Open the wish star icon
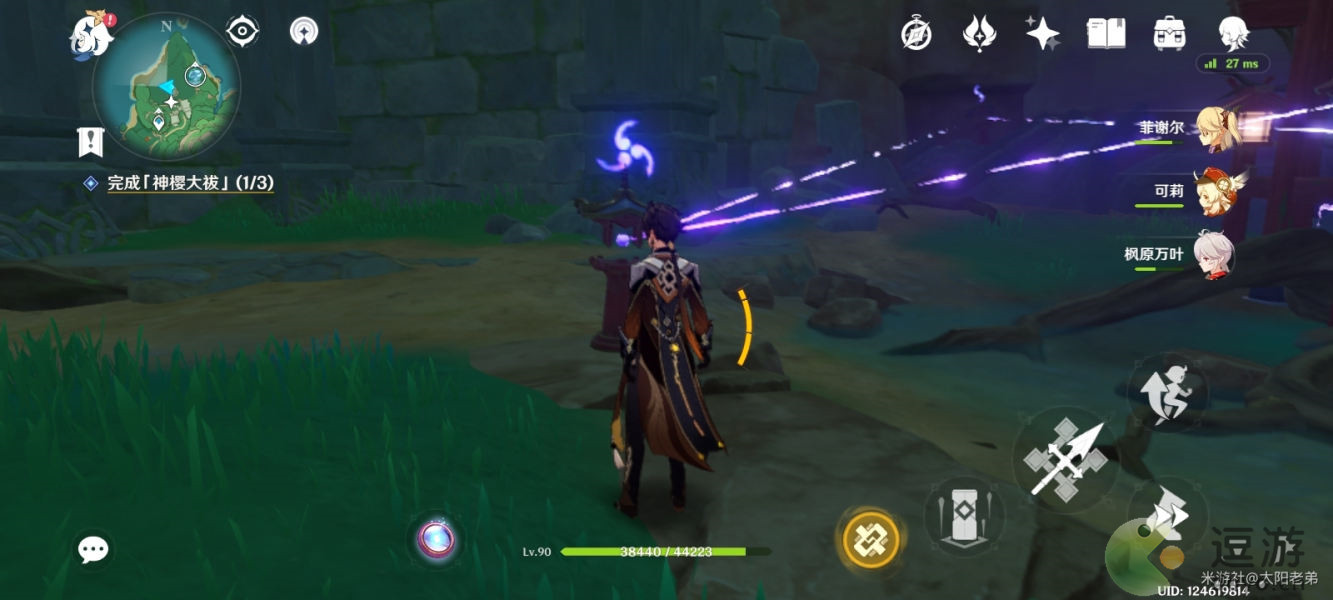This screenshot has height=600, width=1333. 1042,33
